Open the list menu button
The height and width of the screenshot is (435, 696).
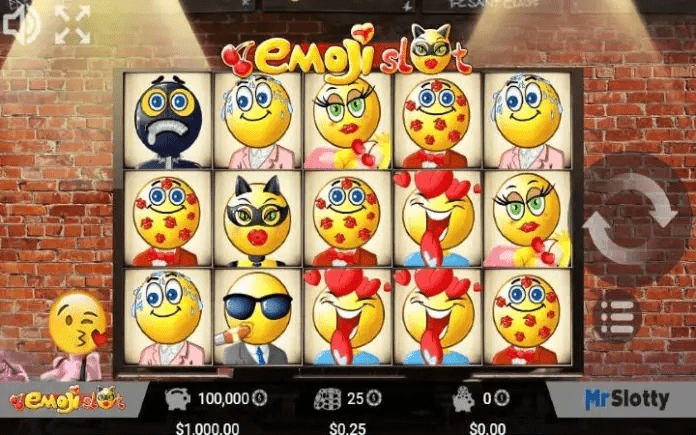(x=618, y=316)
